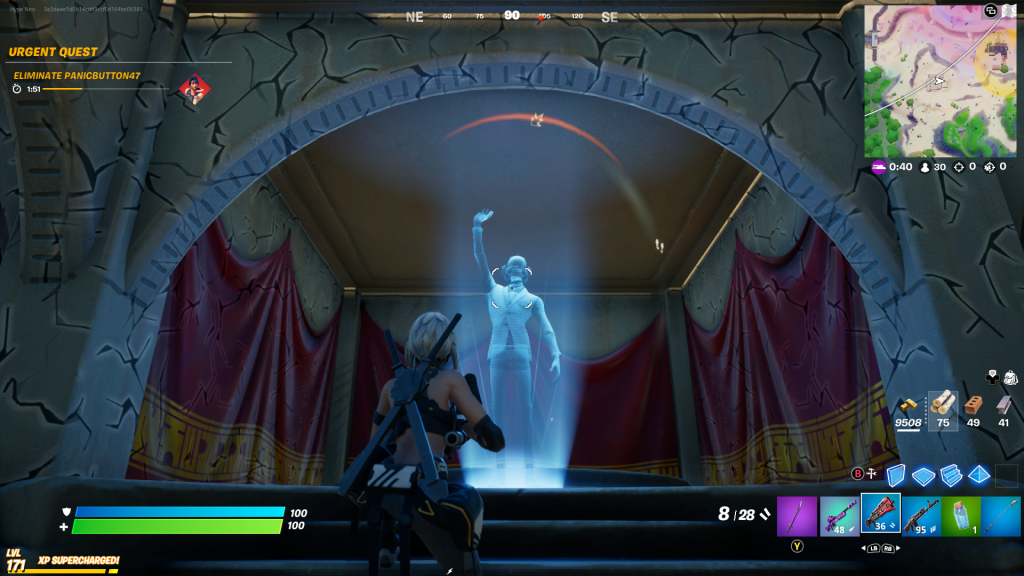Open the minimap
The image size is (1024, 576).
[940, 80]
